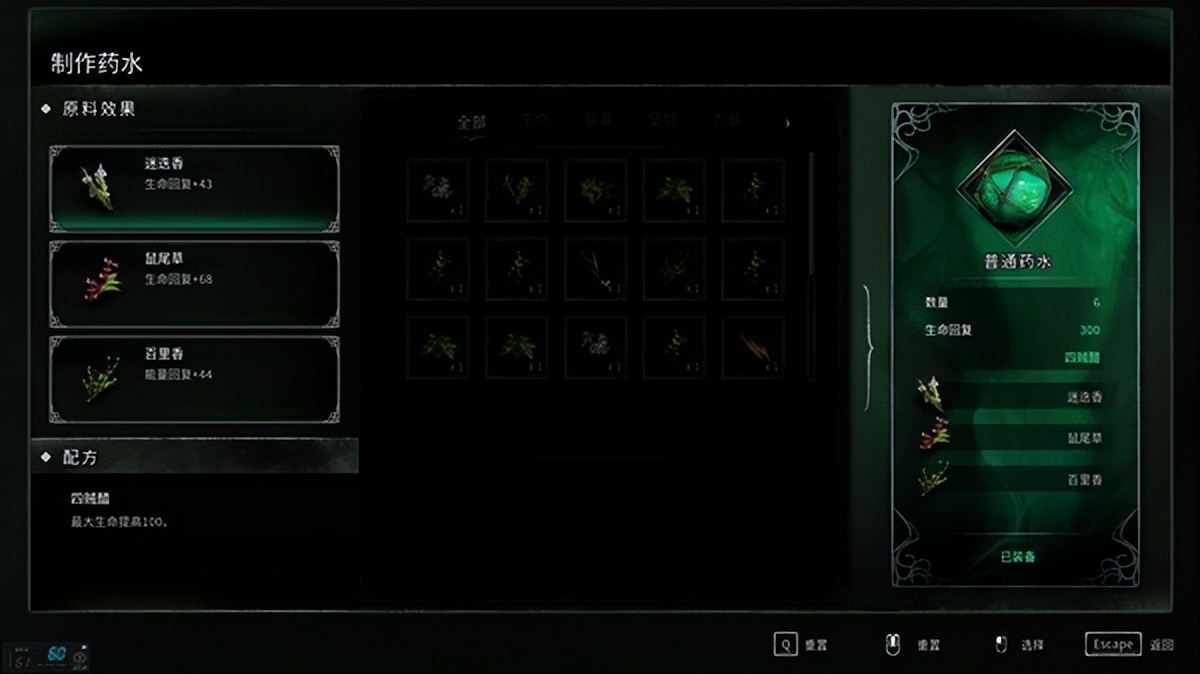
Task: Click the 百里香 row in the potion card
Action: tap(1014, 479)
